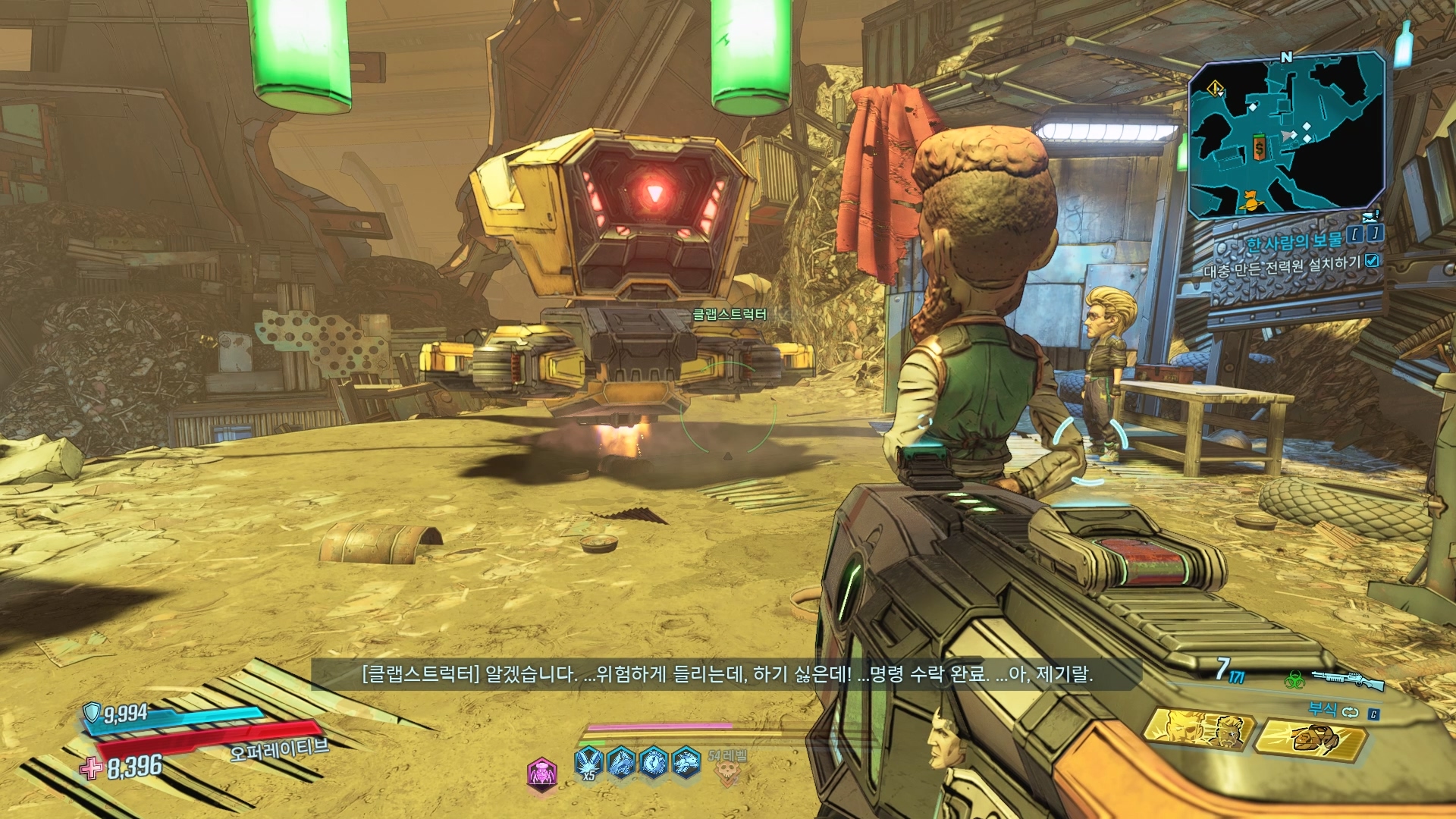
Task: Select the blue running rabbit buff icon
Action: [686, 761]
